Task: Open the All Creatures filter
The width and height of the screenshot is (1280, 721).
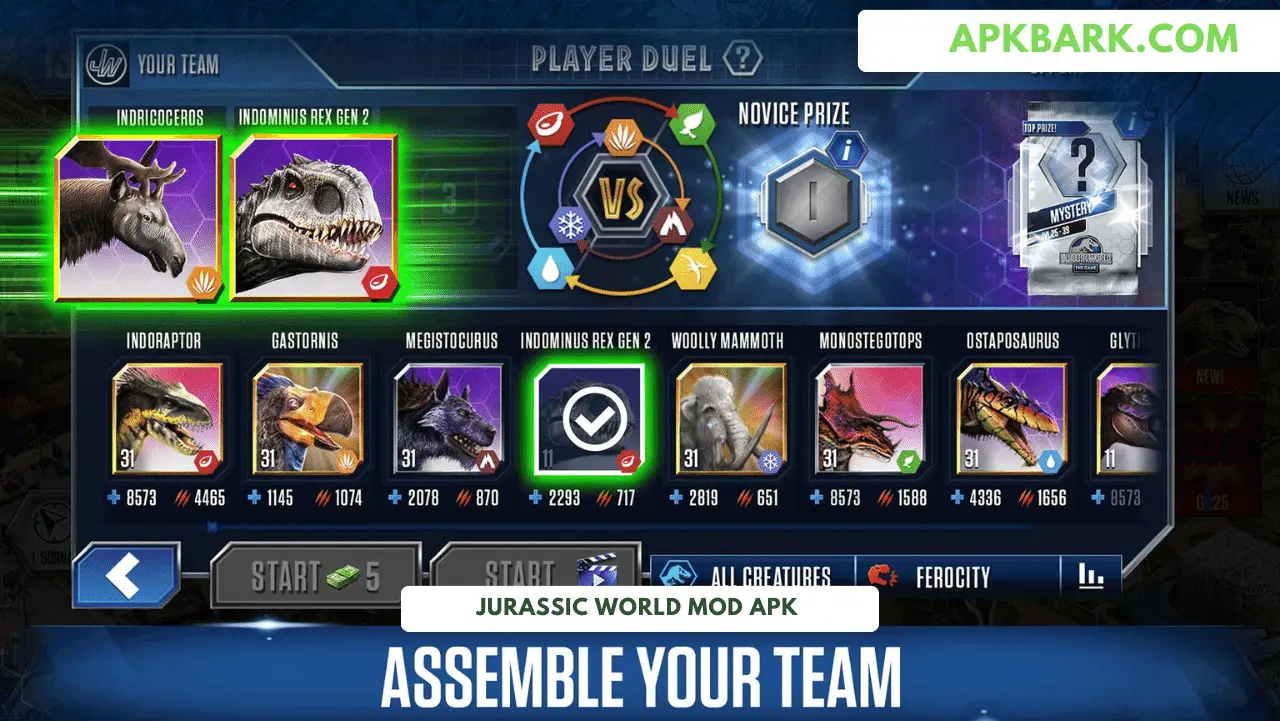Action: pos(752,576)
